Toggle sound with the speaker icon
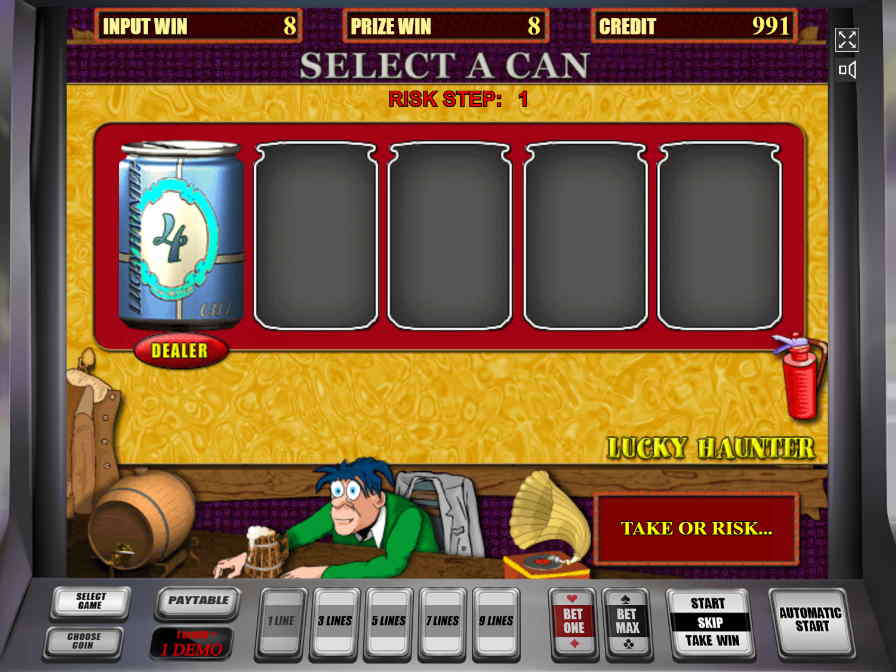Screen dimensions: 896x672 [847, 70]
